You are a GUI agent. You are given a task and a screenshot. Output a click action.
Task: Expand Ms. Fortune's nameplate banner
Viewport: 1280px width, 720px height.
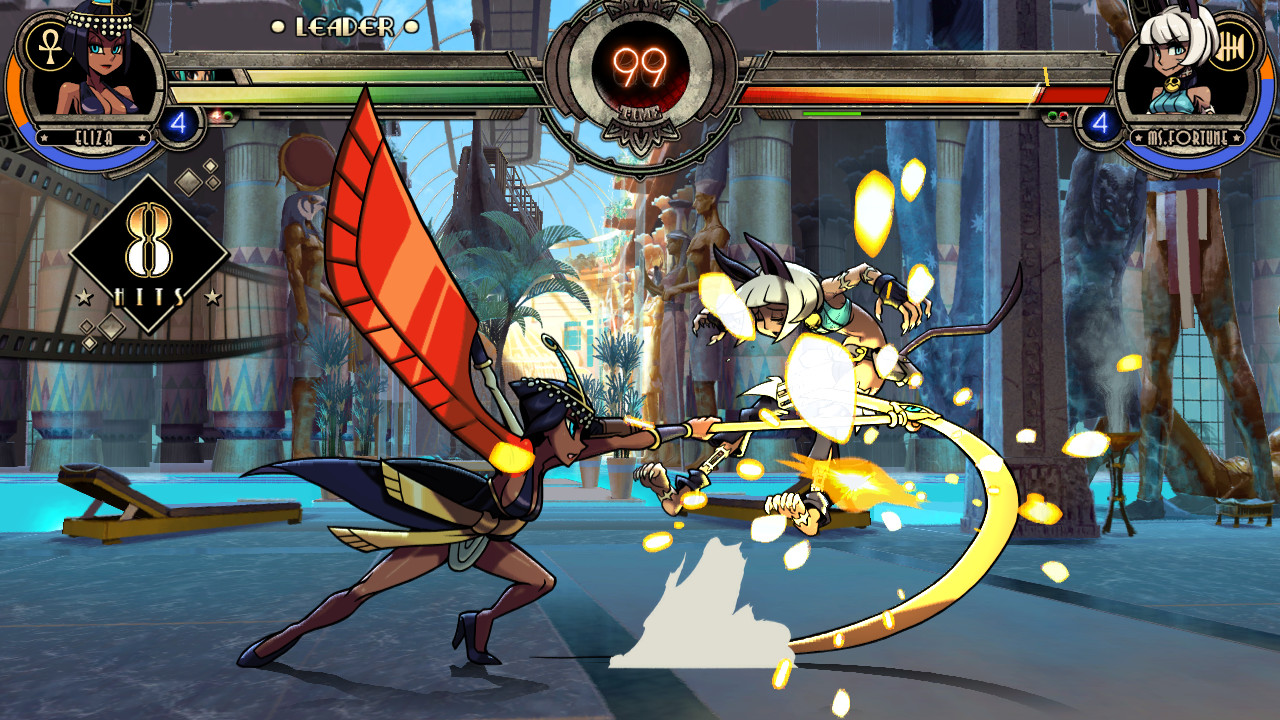tap(1188, 137)
